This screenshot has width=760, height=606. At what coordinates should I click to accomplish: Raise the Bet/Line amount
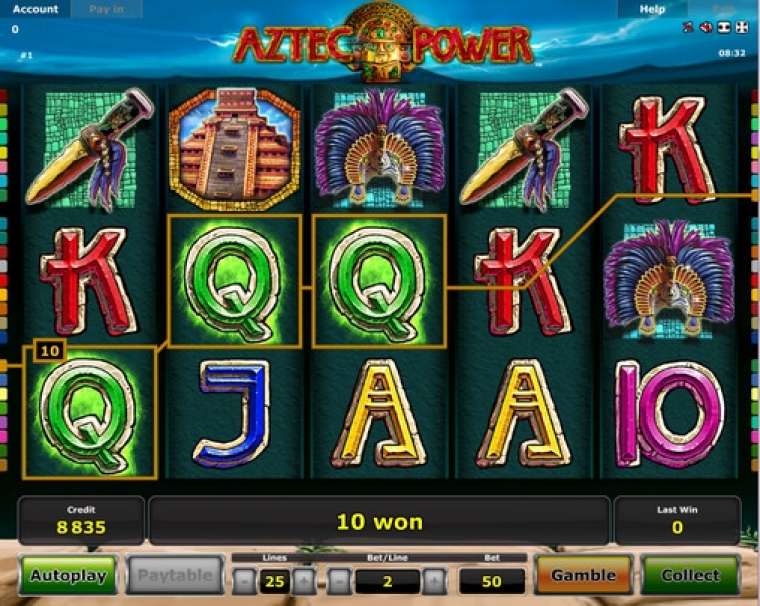point(433,580)
